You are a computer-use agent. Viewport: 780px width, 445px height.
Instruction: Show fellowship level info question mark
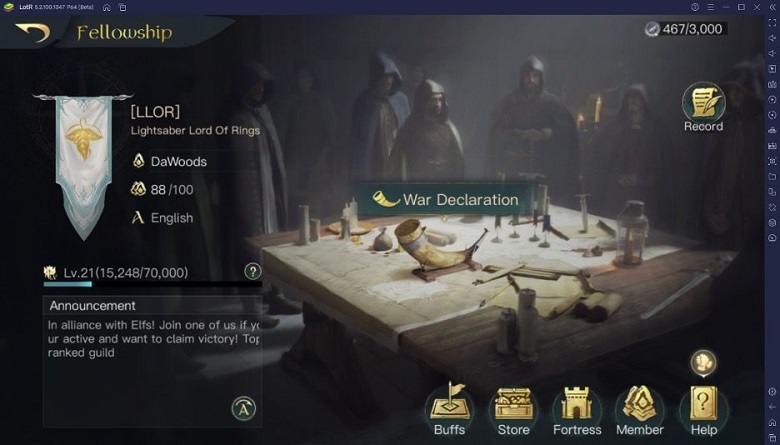pyautogui.click(x=253, y=271)
